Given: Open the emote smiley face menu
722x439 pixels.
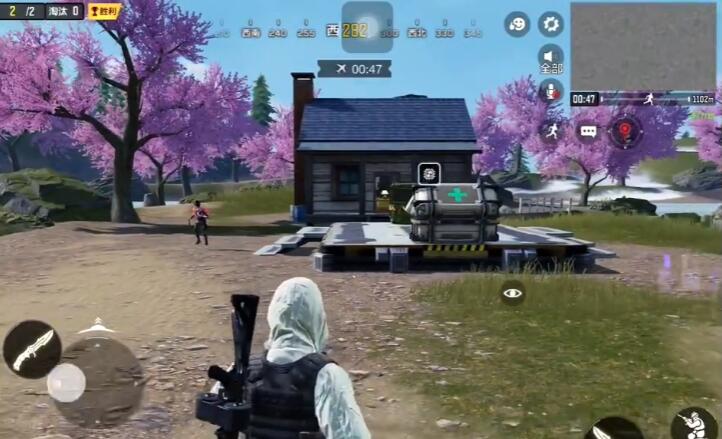Looking at the screenshot, I should click(517, 24).
